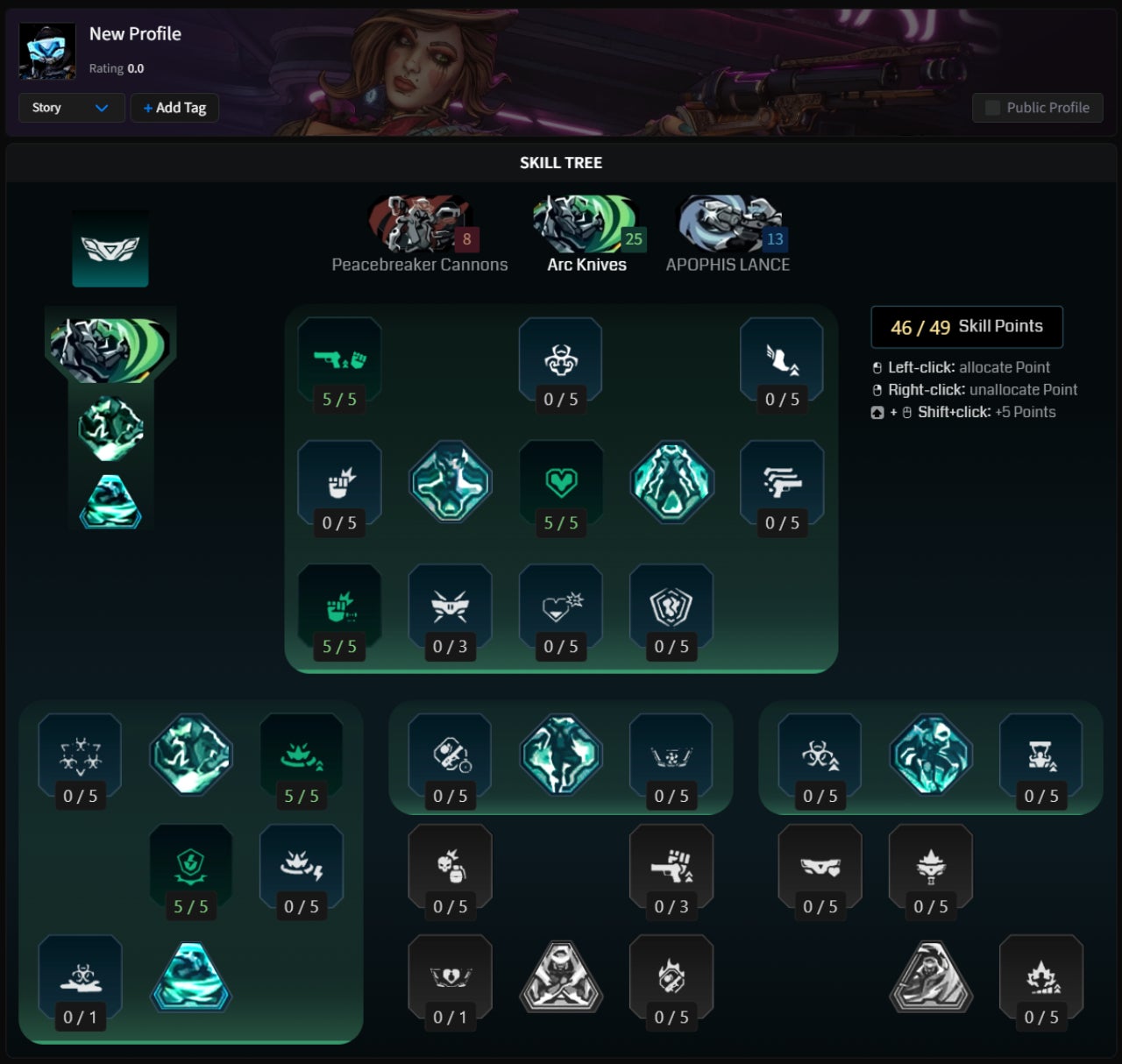Click the two-pistols skill node

782,482
